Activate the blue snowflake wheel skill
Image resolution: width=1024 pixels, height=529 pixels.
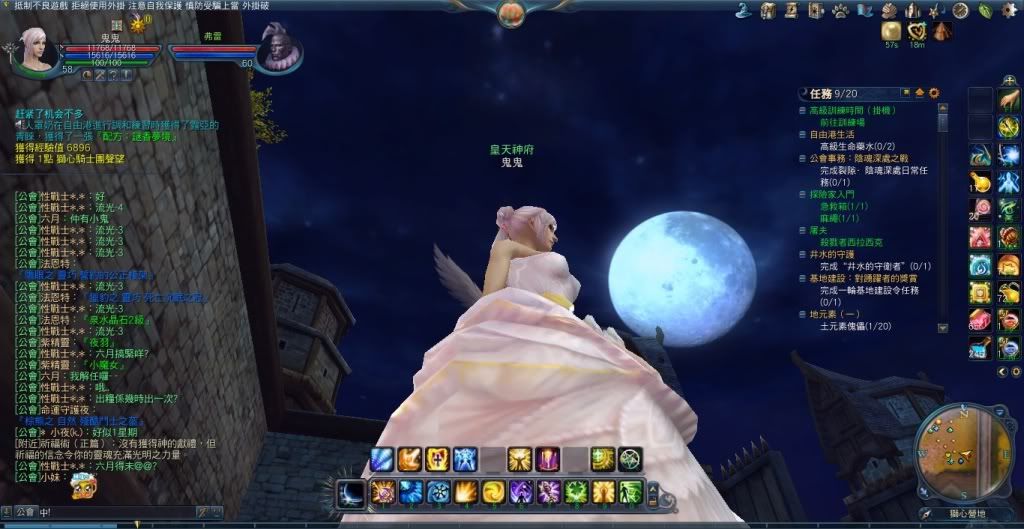click(x=438, y=492)
